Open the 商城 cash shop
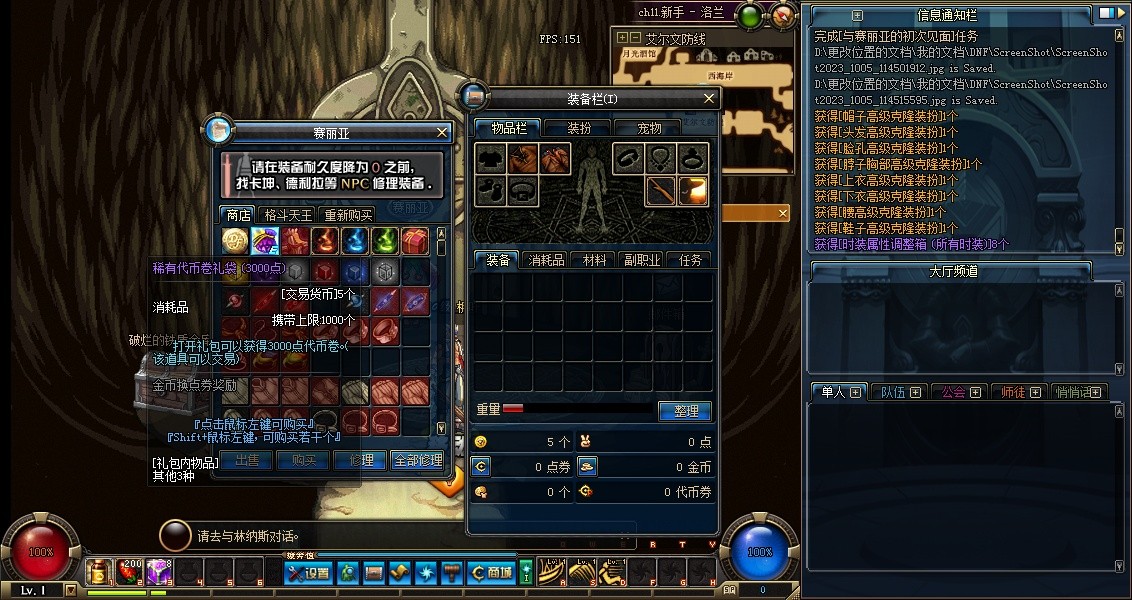 pyautogui.click(x=492, y=573)
